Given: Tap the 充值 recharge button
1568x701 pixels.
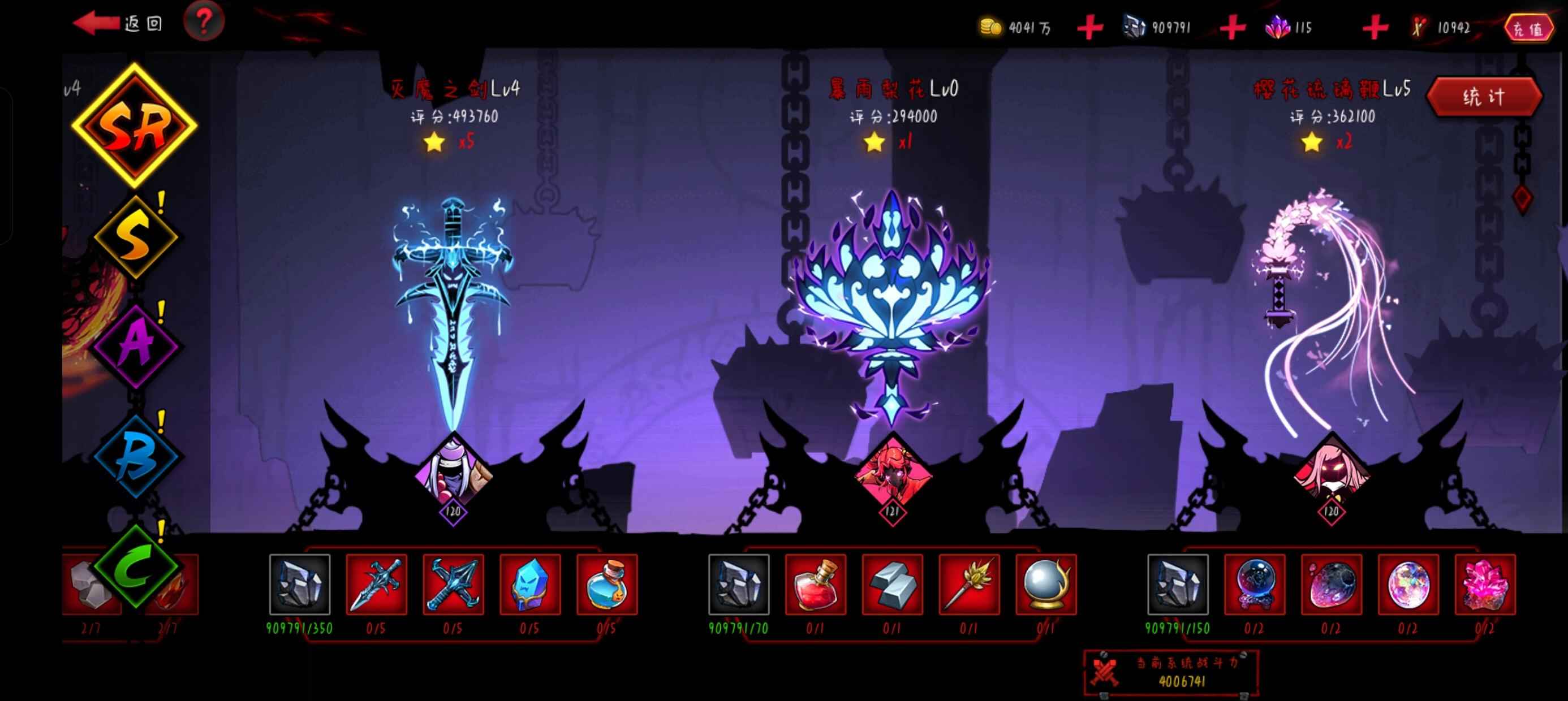Looking at the screenshot, I should 1528,28.
